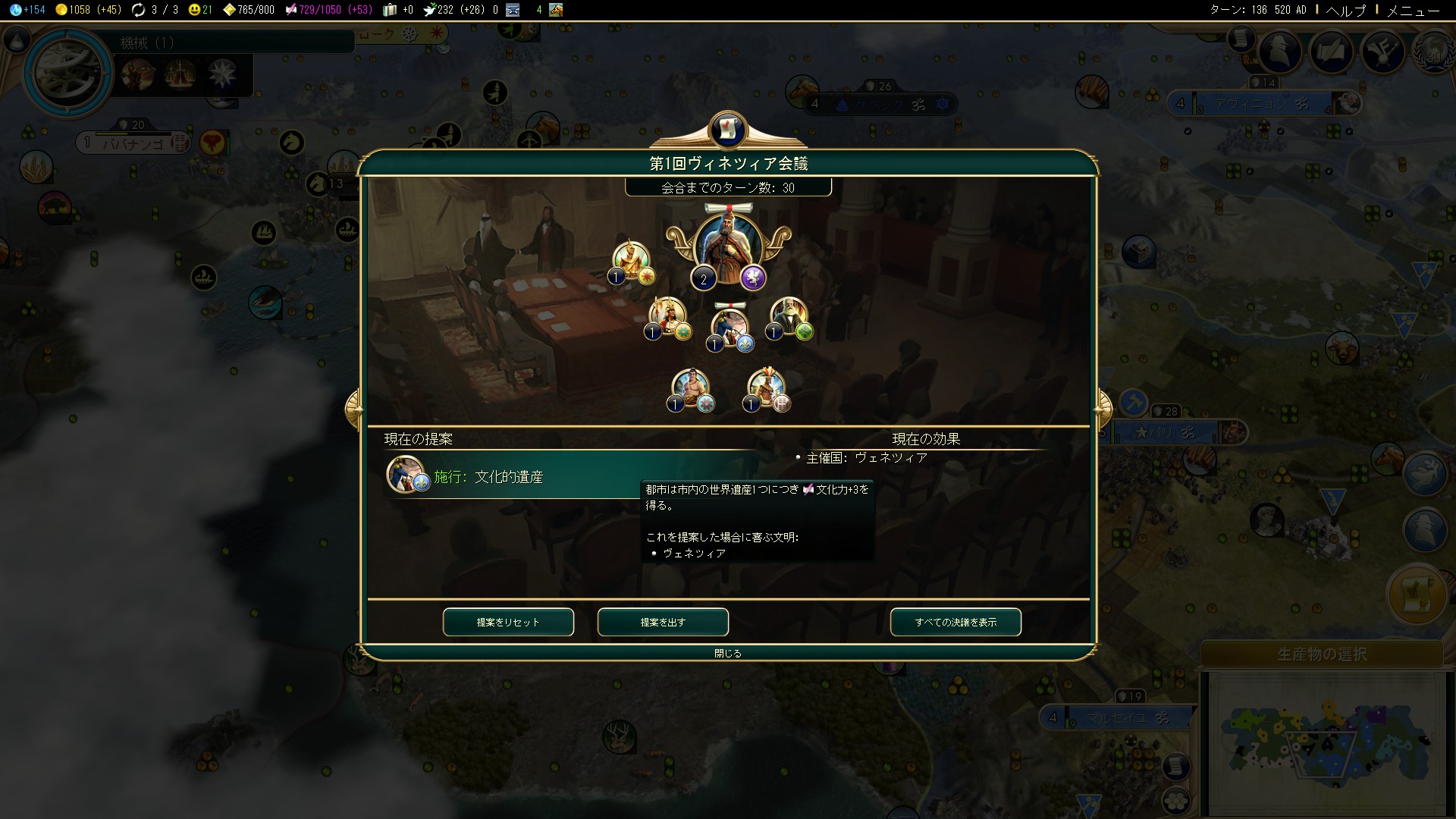
Task: Select the white-bearded leader portrait
Action: click(789, 317)
